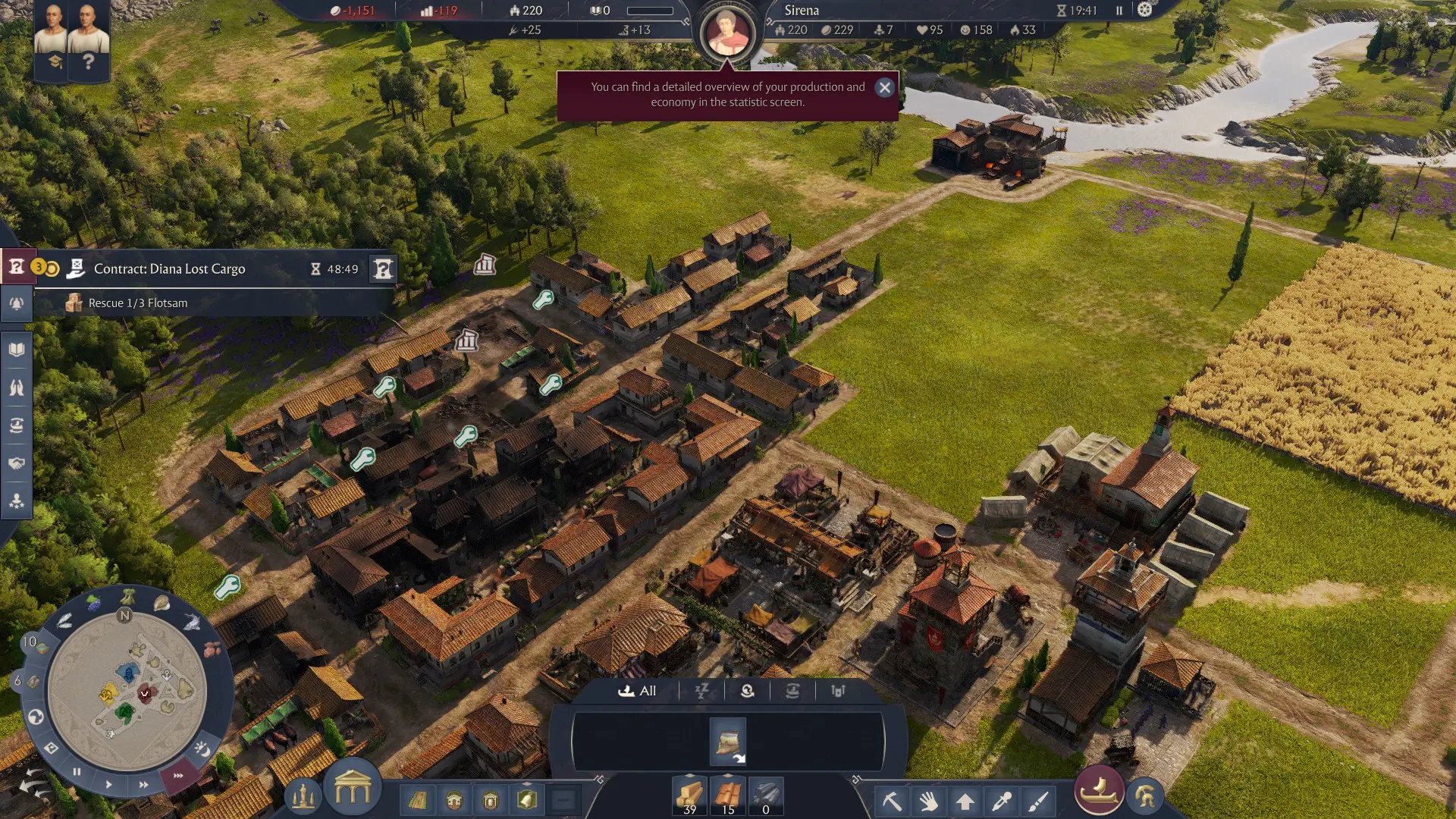Set game speed to fastest triple arrows

pos(177,776)
